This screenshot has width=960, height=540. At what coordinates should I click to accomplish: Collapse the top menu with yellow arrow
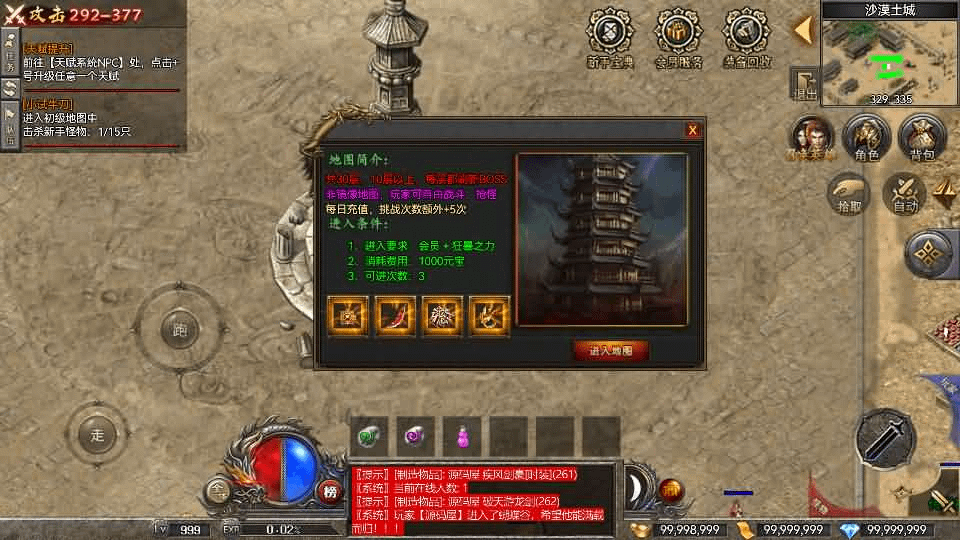point(803,30)
